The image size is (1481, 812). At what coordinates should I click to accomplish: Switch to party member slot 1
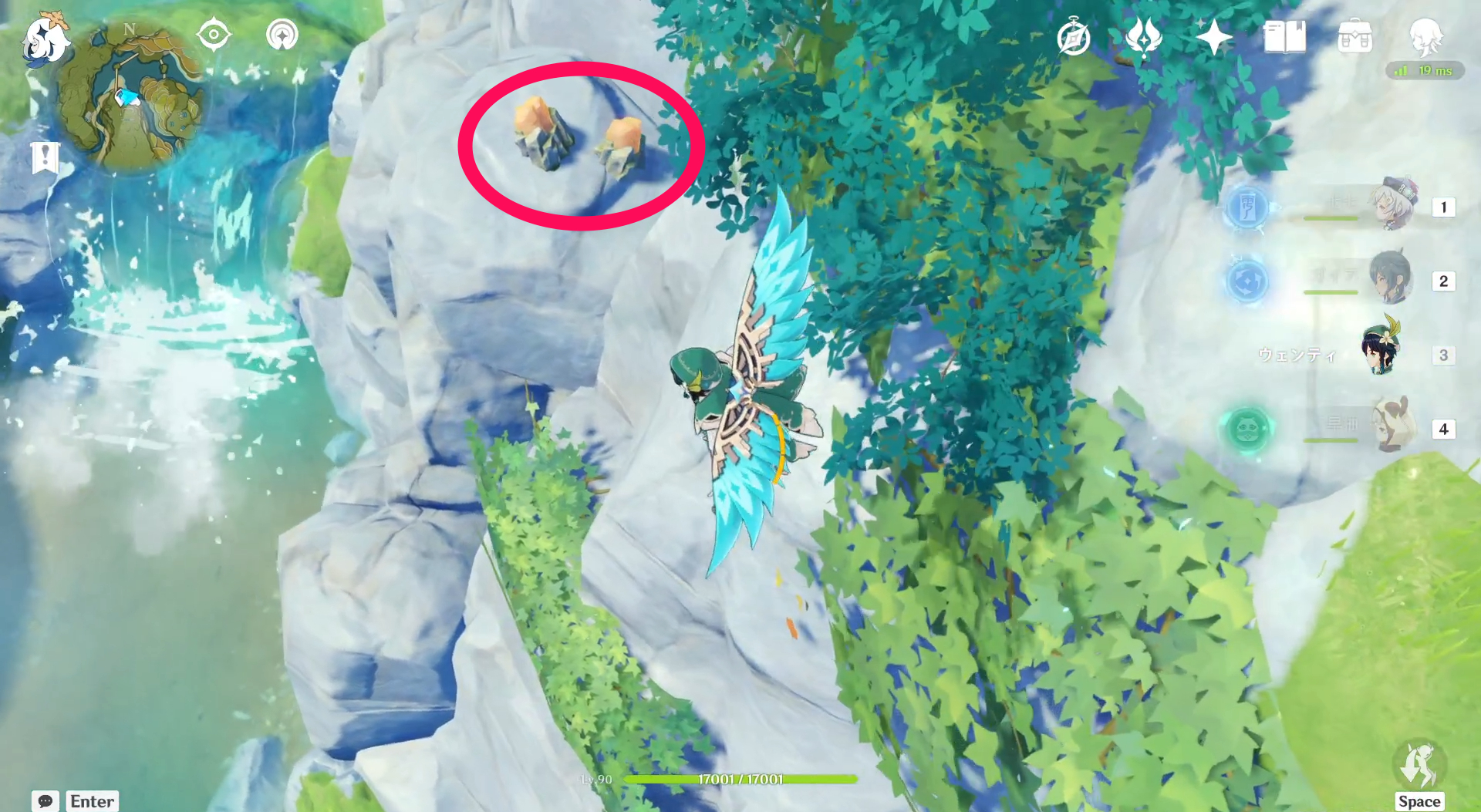[1395, 205]
